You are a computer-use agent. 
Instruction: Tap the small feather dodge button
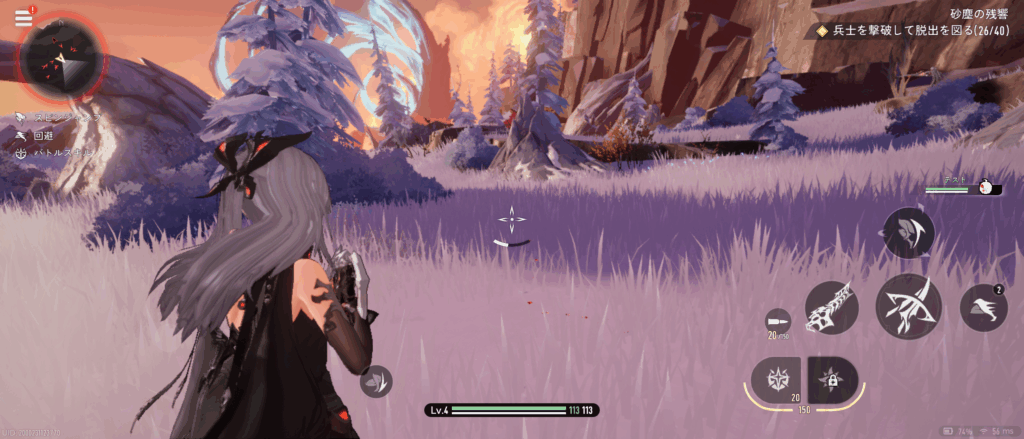click(376, 381)
